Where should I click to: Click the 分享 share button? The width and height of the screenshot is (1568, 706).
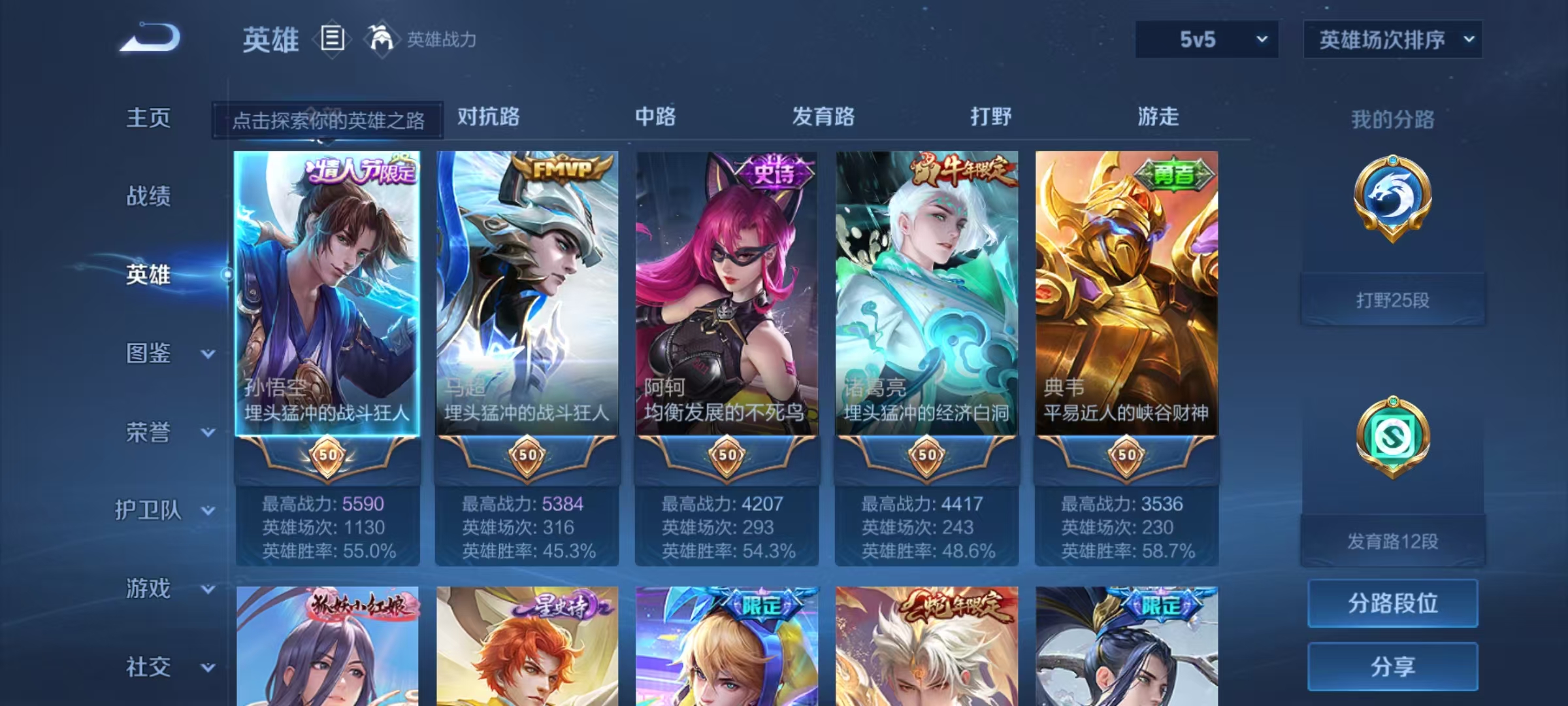[x=1393, y=667]
